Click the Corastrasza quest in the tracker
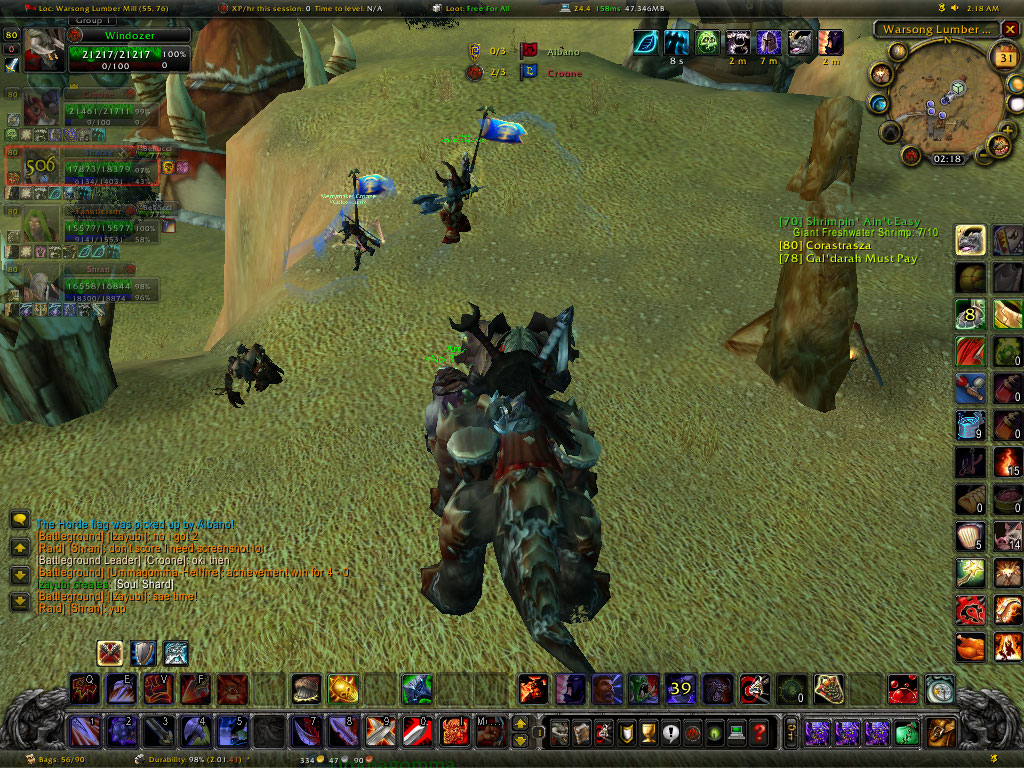 pyautogui.click(x=825, y=245)
